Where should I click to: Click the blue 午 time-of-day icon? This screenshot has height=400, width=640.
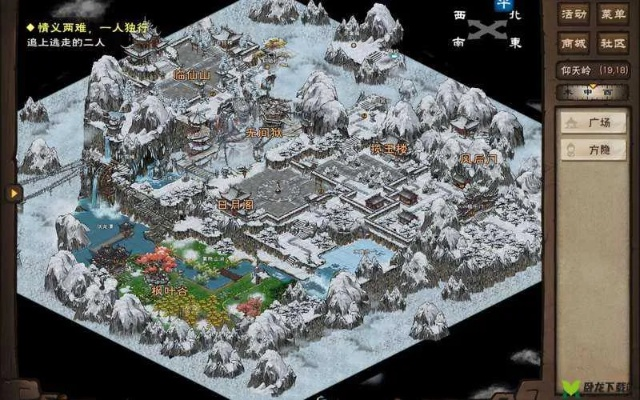[500, 6]
